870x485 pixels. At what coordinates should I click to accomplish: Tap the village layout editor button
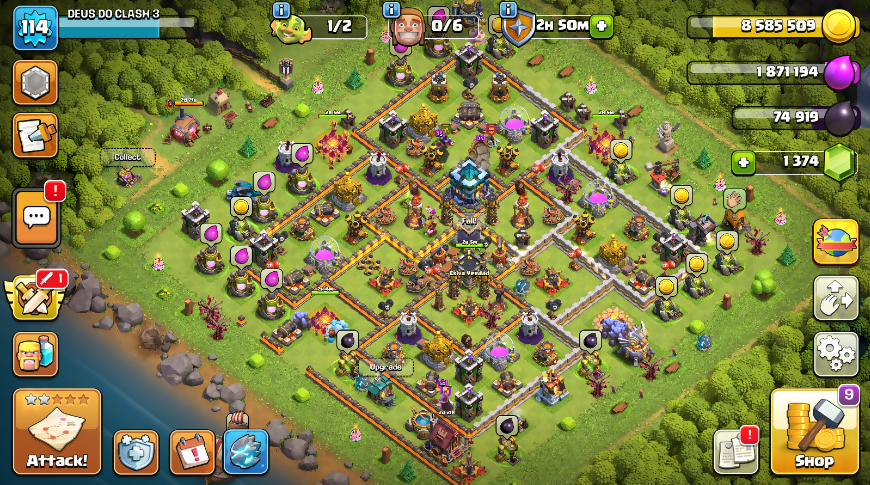pos(835,297)
